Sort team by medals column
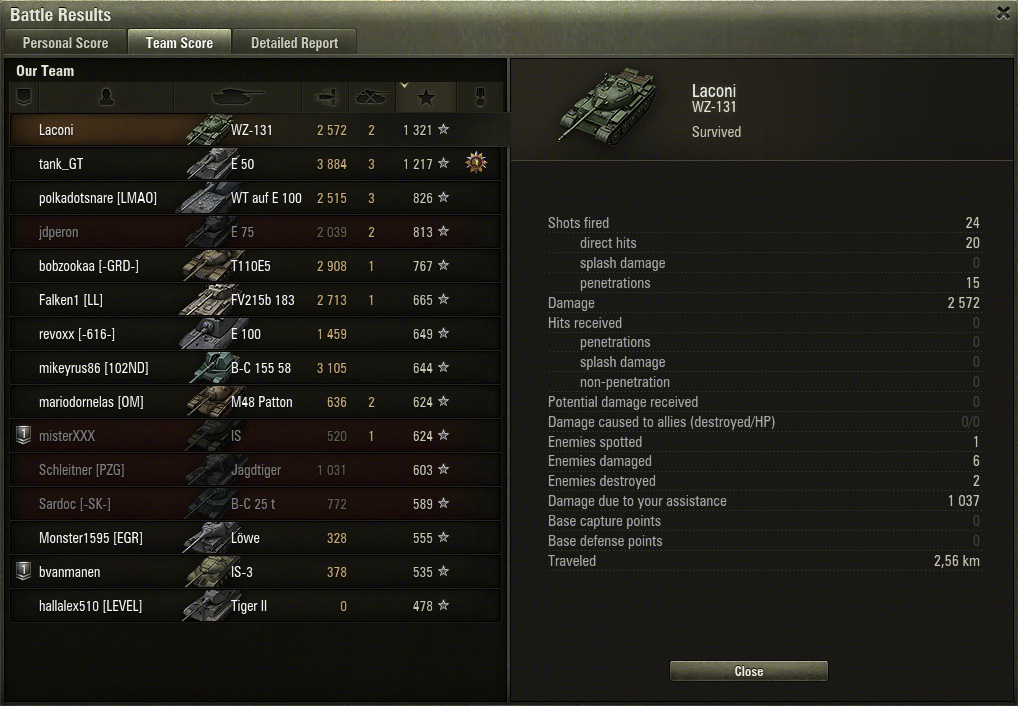The height and width of the screenshot is (706, 1018). (x=478, y=97)
